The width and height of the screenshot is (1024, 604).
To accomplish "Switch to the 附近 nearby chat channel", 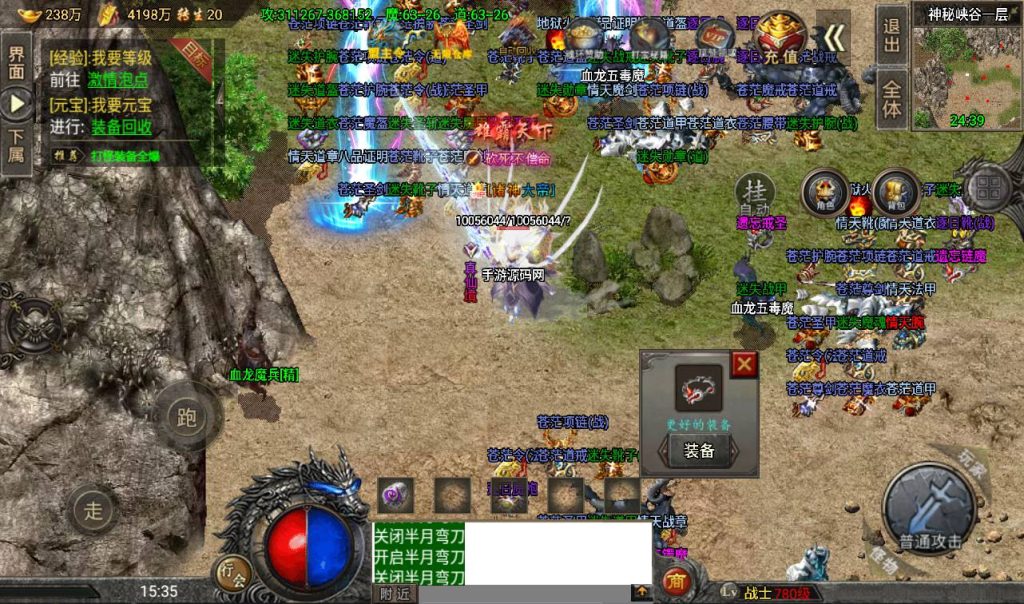I will coord(395,593).
